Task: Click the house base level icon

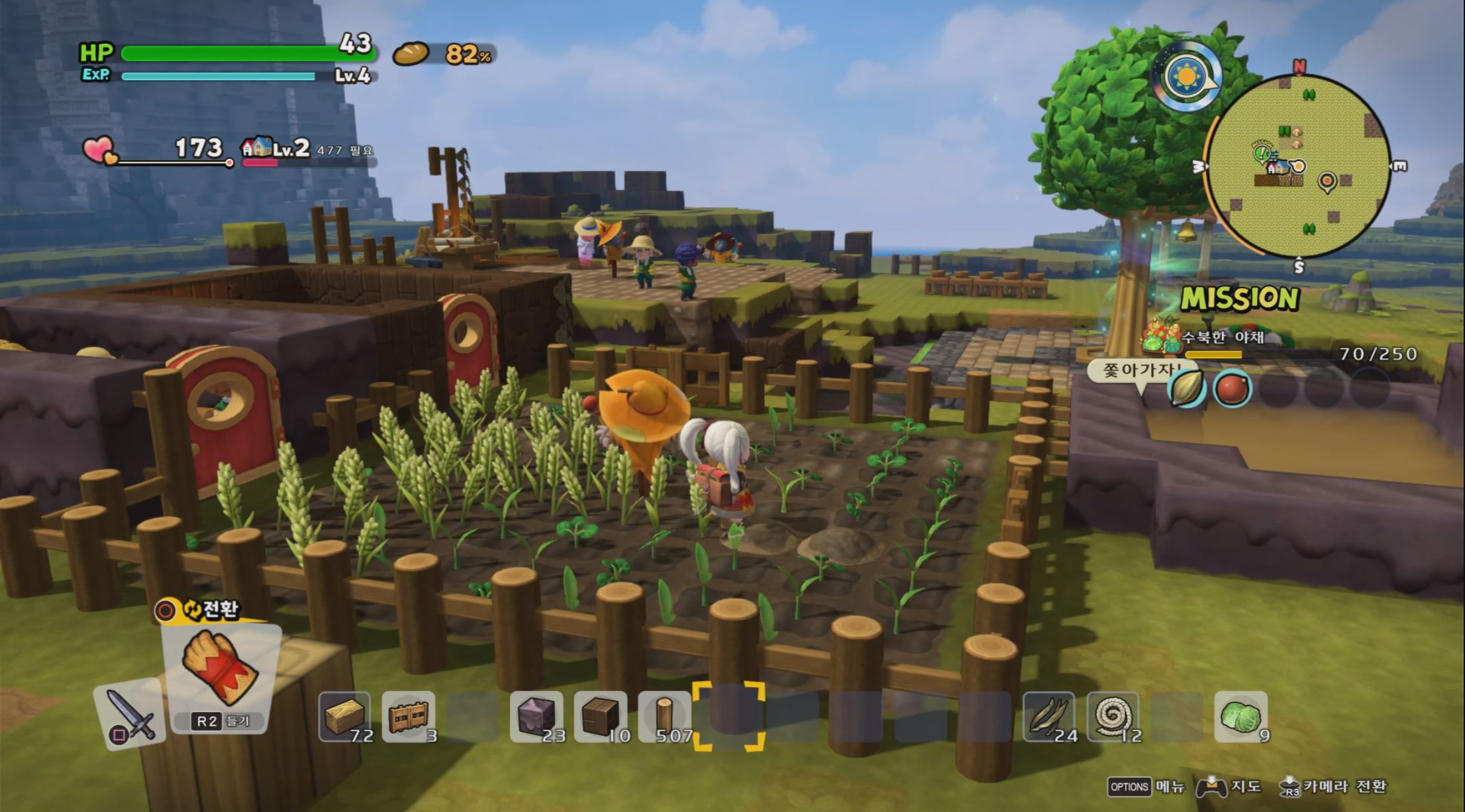Action: pyautogui.click(x=256, y=148)
